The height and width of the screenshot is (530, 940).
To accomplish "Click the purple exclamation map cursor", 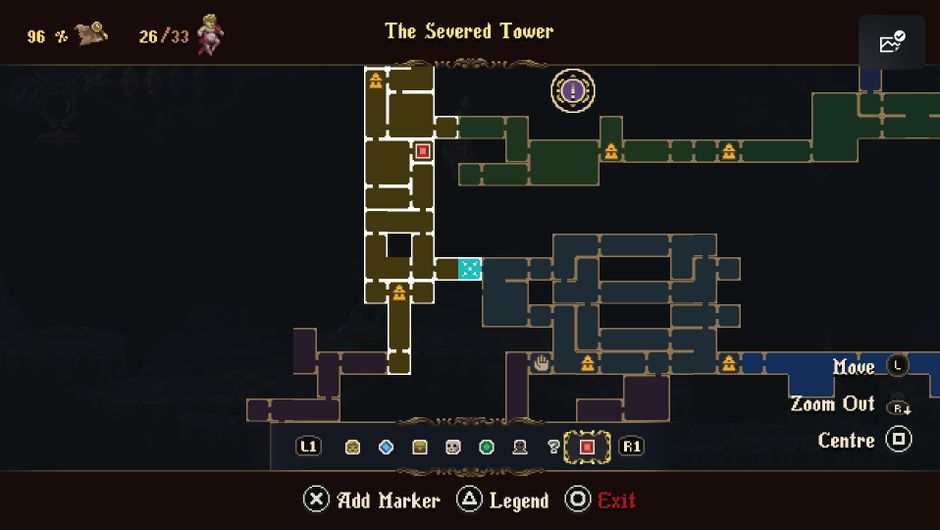I will tap(573, 91).
